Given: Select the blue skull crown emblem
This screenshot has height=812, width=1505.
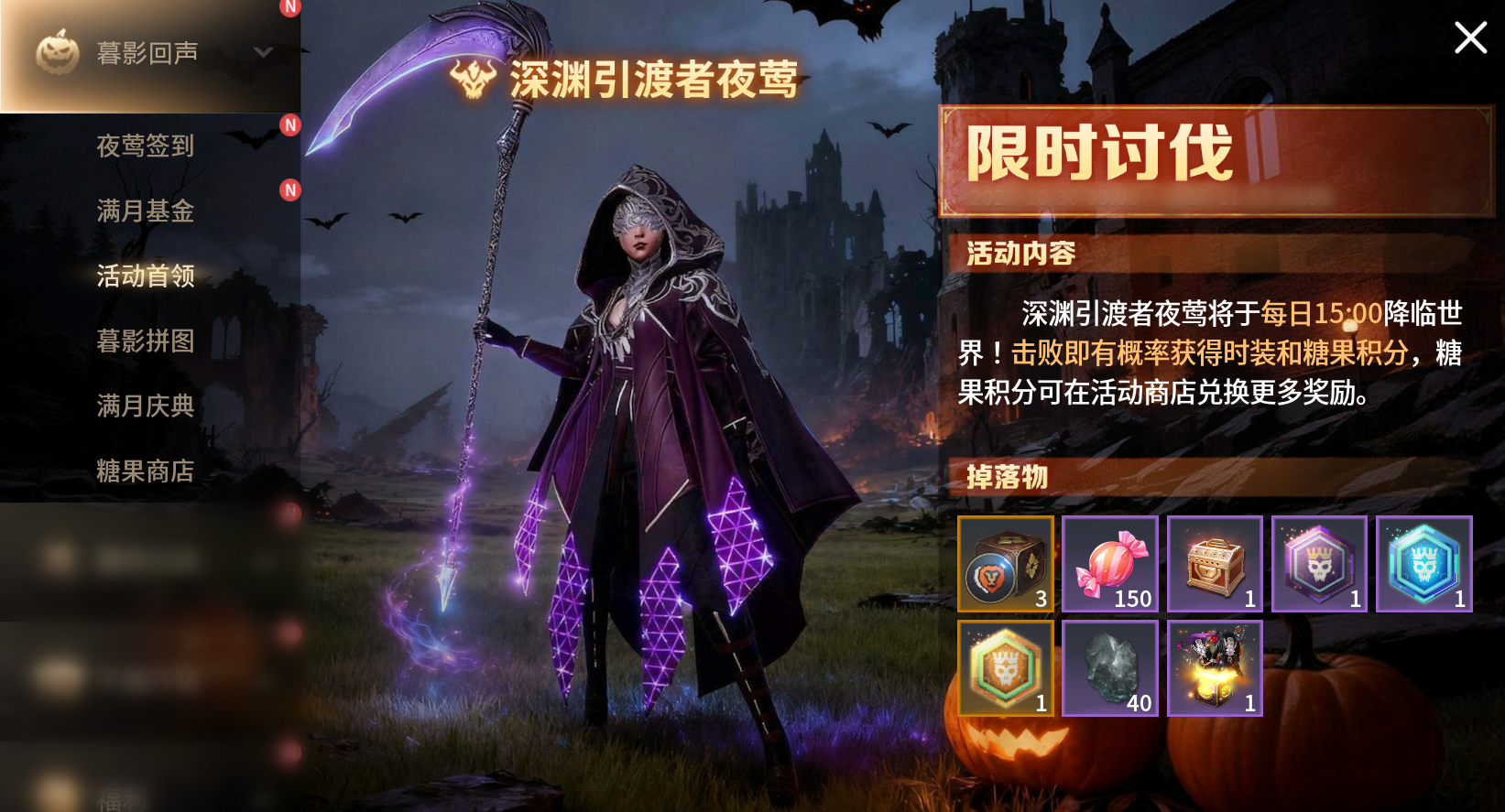Looking at the screenshot, I should tap(1423, 564).
